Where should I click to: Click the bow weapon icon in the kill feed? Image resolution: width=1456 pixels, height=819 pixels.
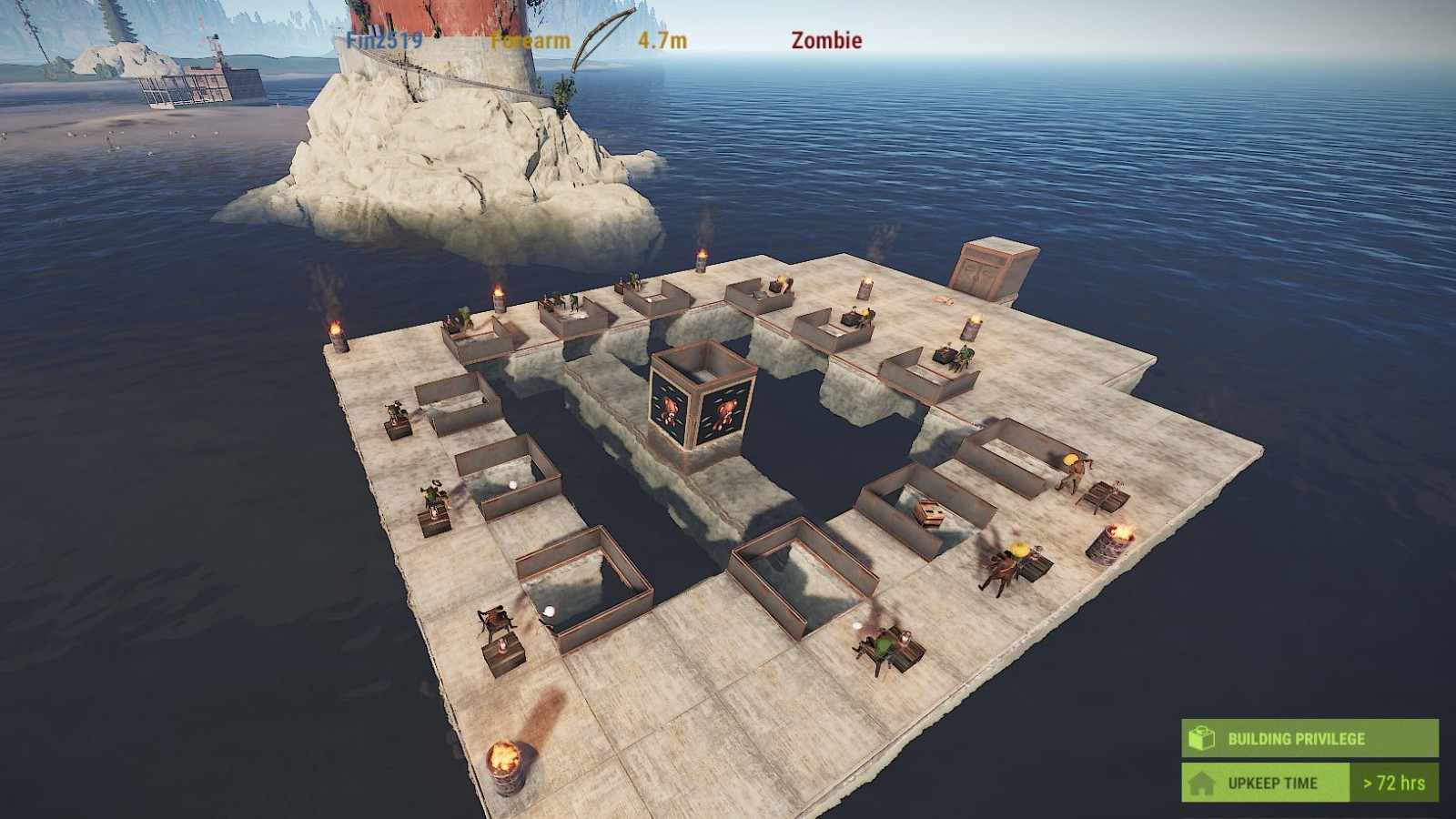click(602, 39)
